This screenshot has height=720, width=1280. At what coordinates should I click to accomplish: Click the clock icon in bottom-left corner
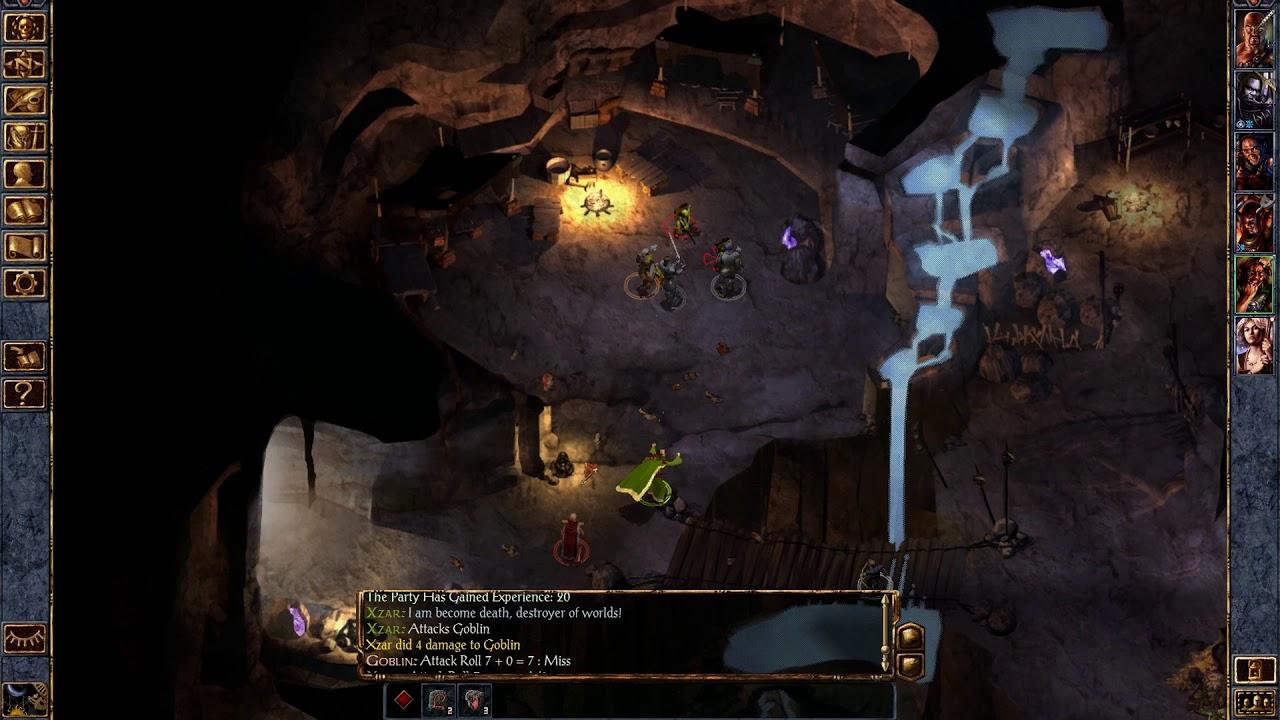(x=24, y=698)
